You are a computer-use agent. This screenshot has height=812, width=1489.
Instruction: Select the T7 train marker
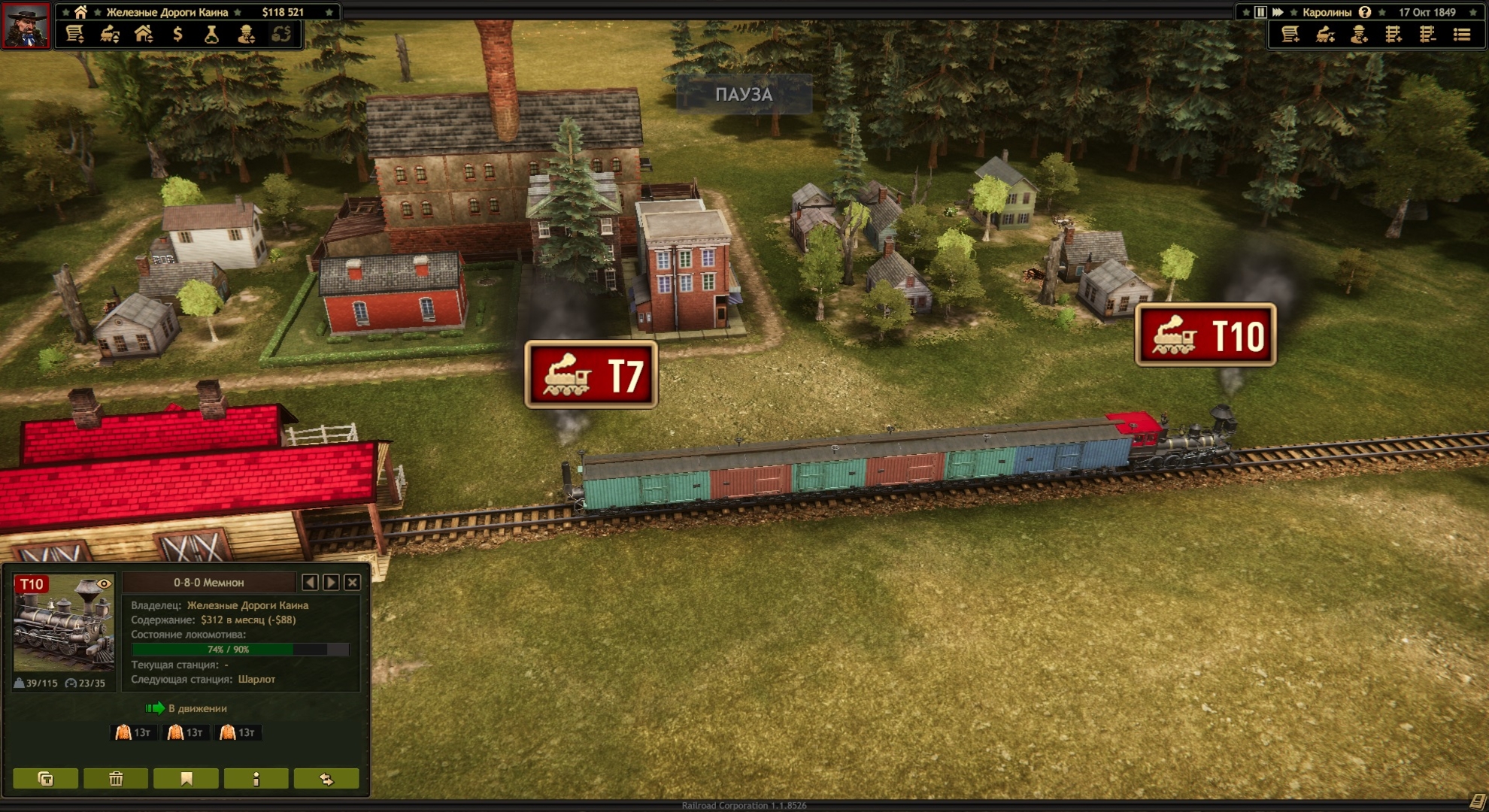[591, 375]
